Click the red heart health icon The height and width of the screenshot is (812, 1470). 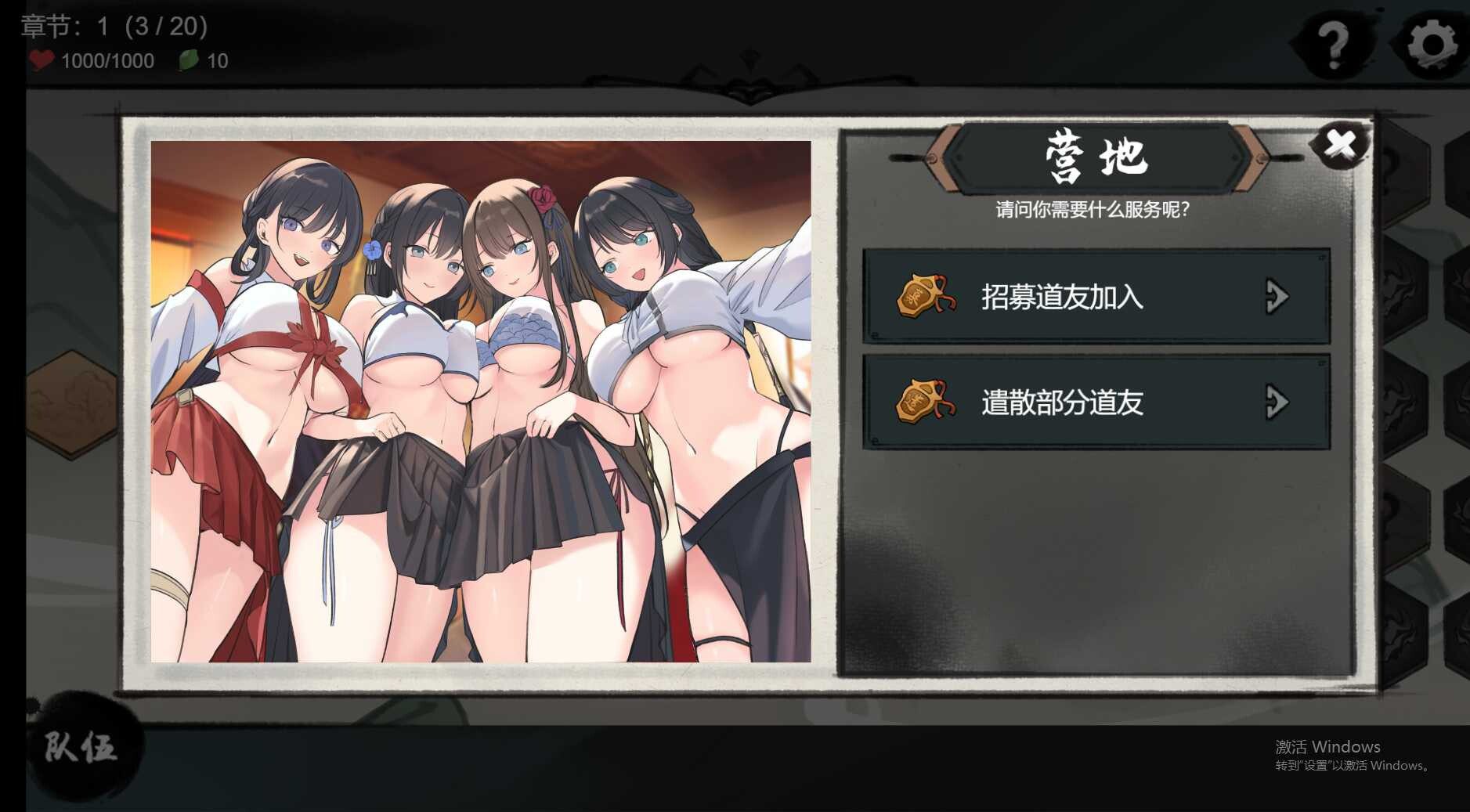coord(43,60)
